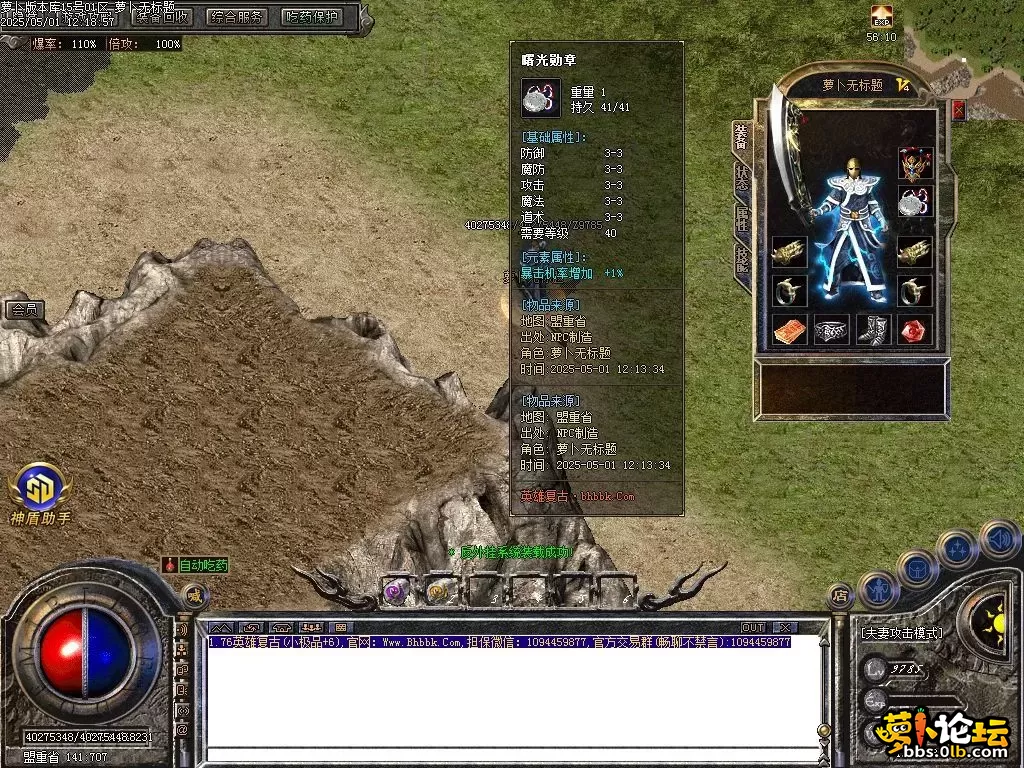Close the character equipment panel

pos(958,110)
